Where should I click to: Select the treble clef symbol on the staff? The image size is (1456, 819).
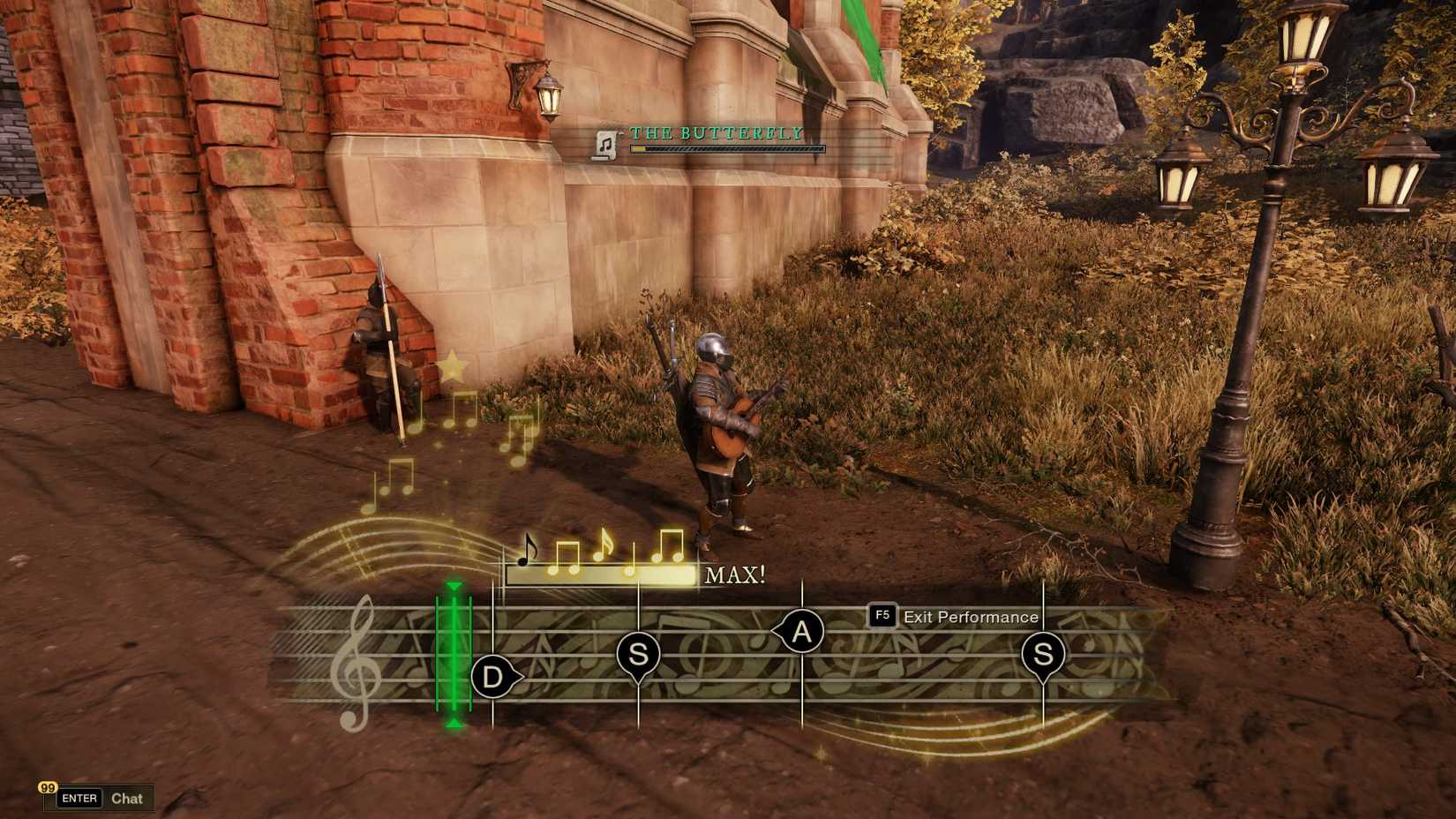(359, 660)
